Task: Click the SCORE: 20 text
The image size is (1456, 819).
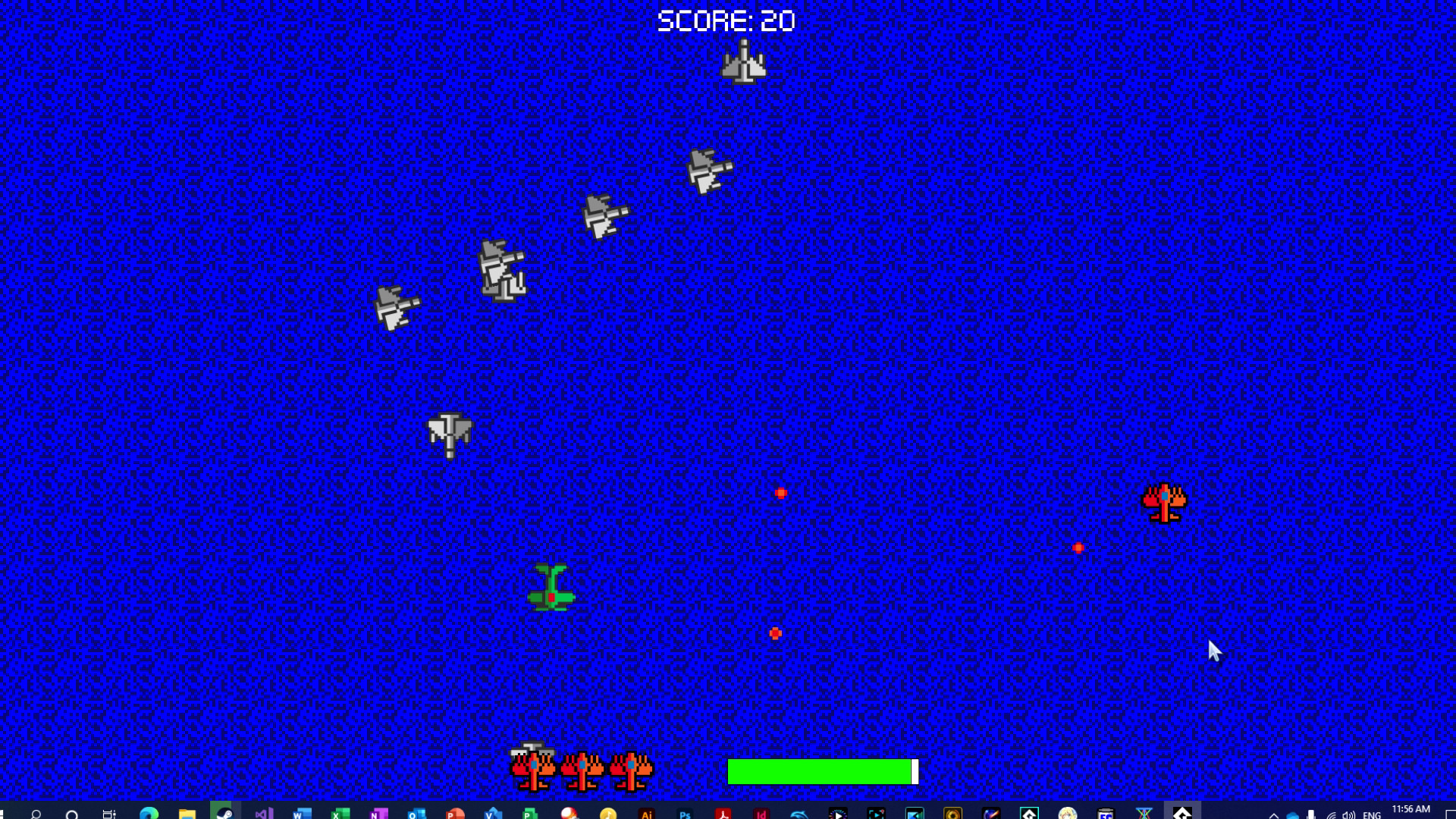Action: pyautogui.click(x=726, y=19)
